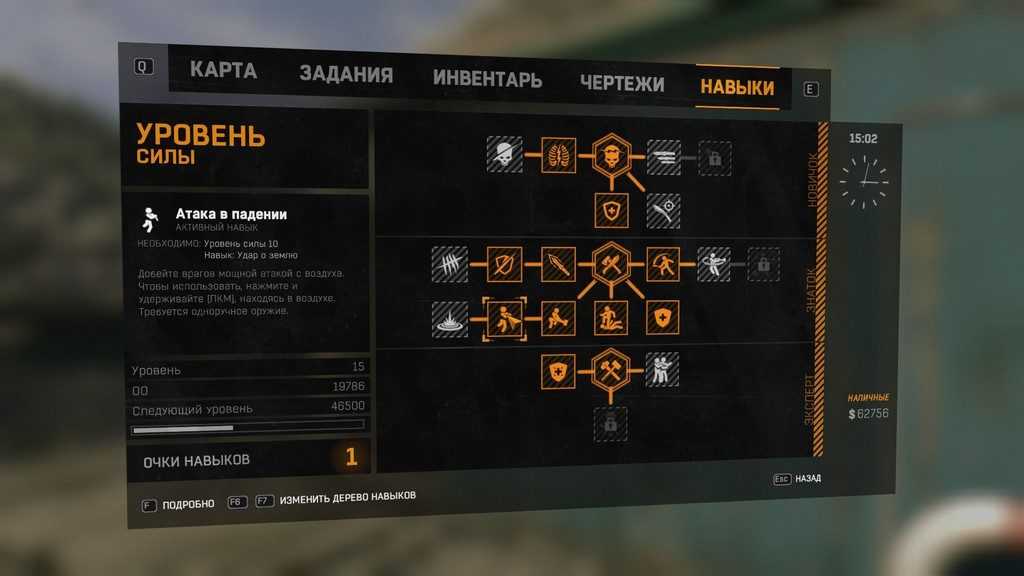Pick the kneeling figure skill node
Image resolution: width=1024 pixels, height=576 pixels.
pos(558,318)
